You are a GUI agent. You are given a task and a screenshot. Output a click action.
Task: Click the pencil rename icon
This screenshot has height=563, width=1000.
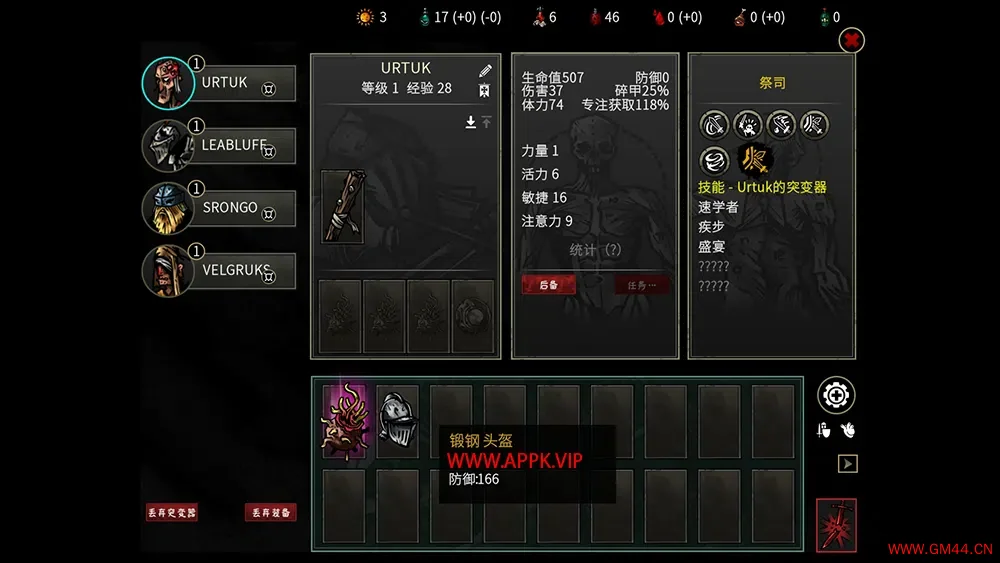(x=485, y=71)
